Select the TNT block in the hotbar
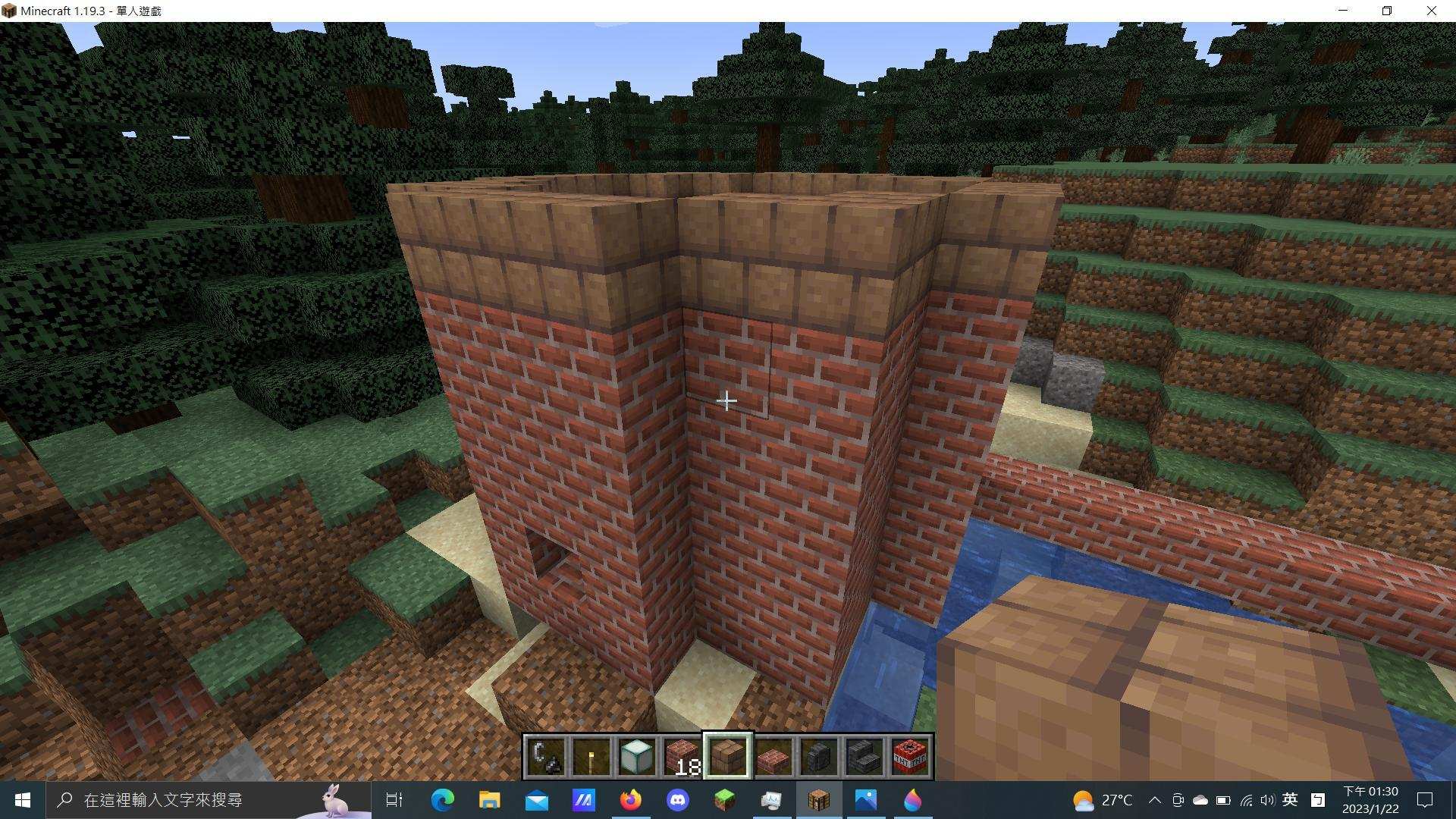 click(908, 754)
